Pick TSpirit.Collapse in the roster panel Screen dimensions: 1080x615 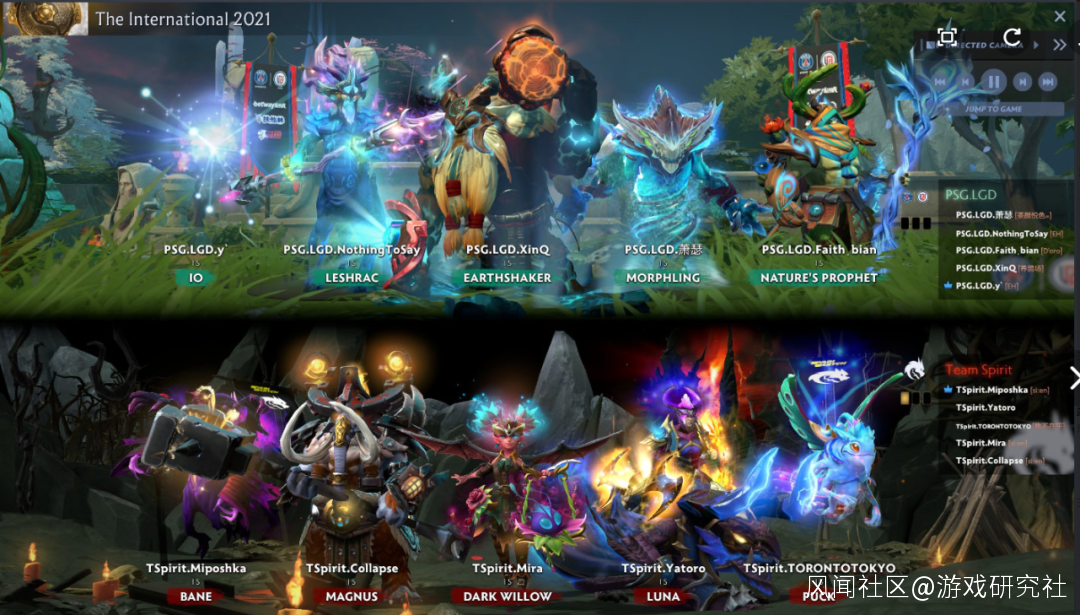[989, 461]
